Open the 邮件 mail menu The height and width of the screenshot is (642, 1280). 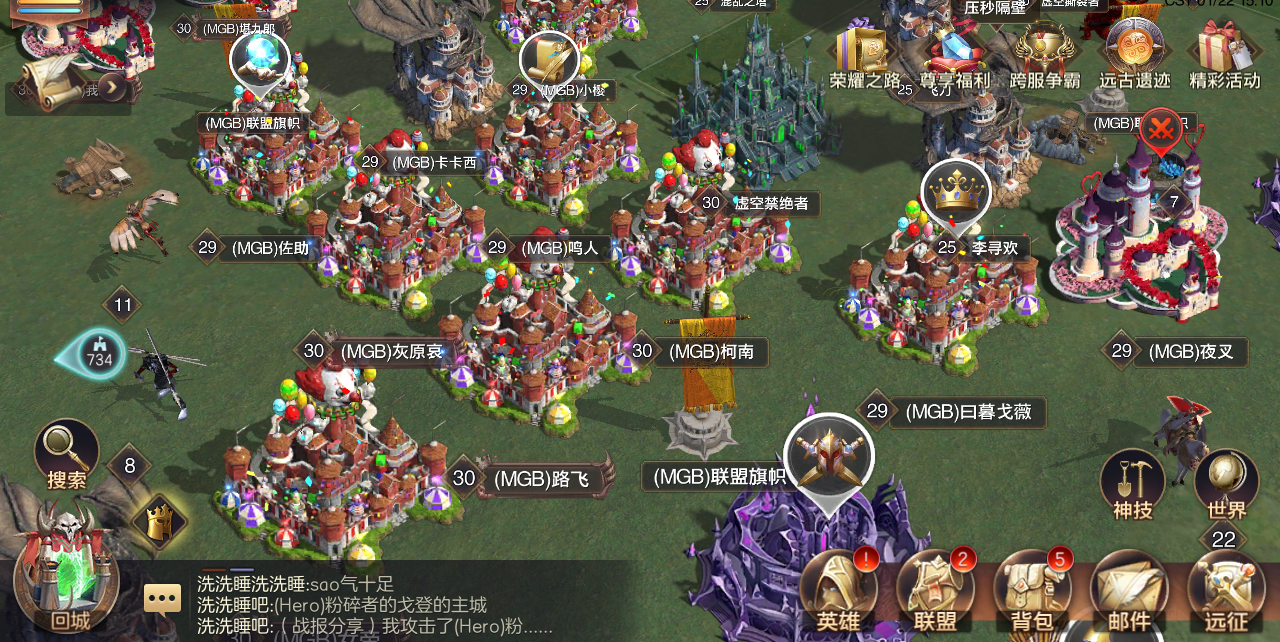coord(1129,592)
